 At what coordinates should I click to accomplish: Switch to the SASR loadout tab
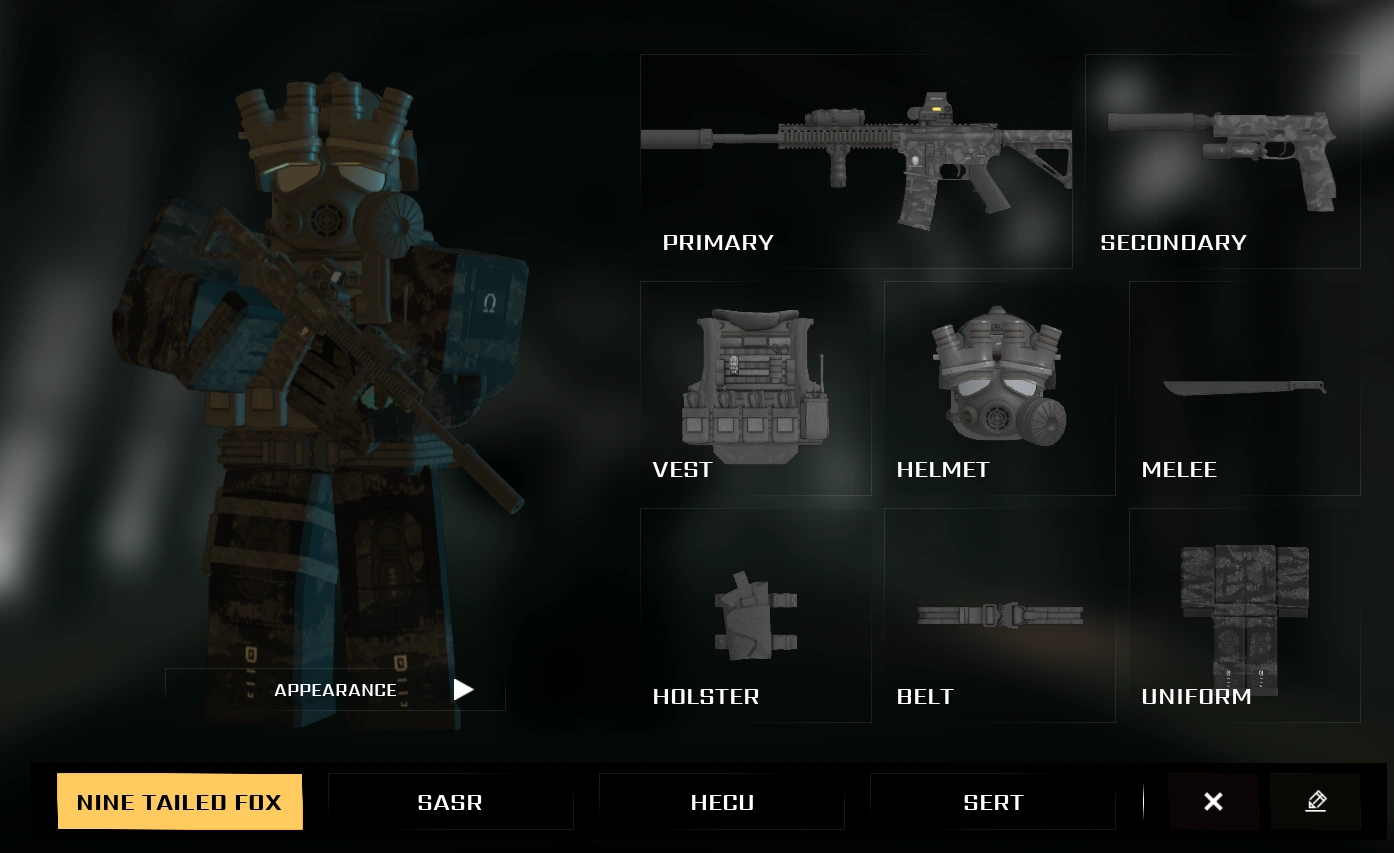coord(450,801)
